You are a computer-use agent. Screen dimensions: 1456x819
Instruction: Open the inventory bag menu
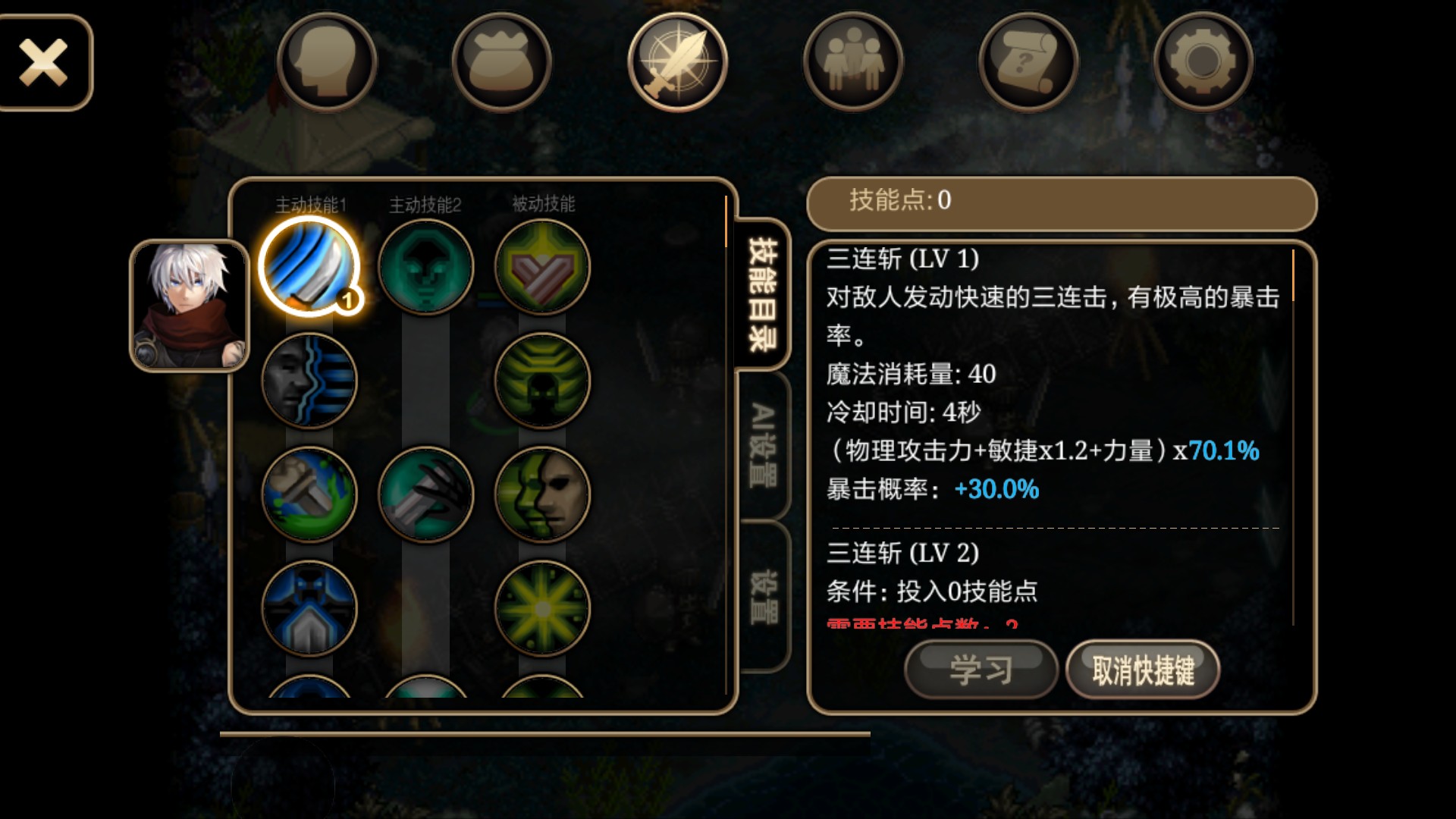pos(502,62)
